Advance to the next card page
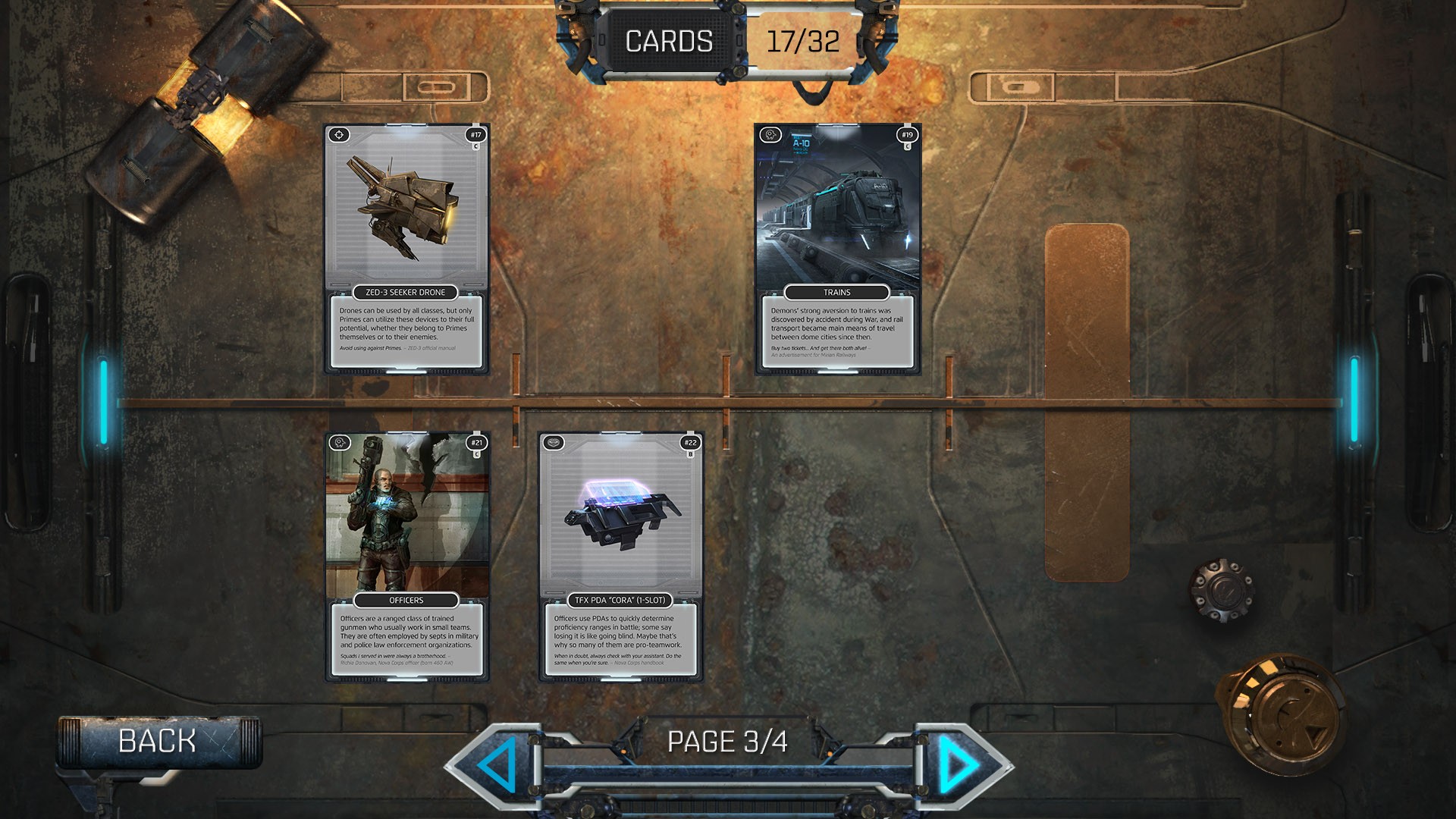This screenshot has height=819, width=1456. coord(958,764)
